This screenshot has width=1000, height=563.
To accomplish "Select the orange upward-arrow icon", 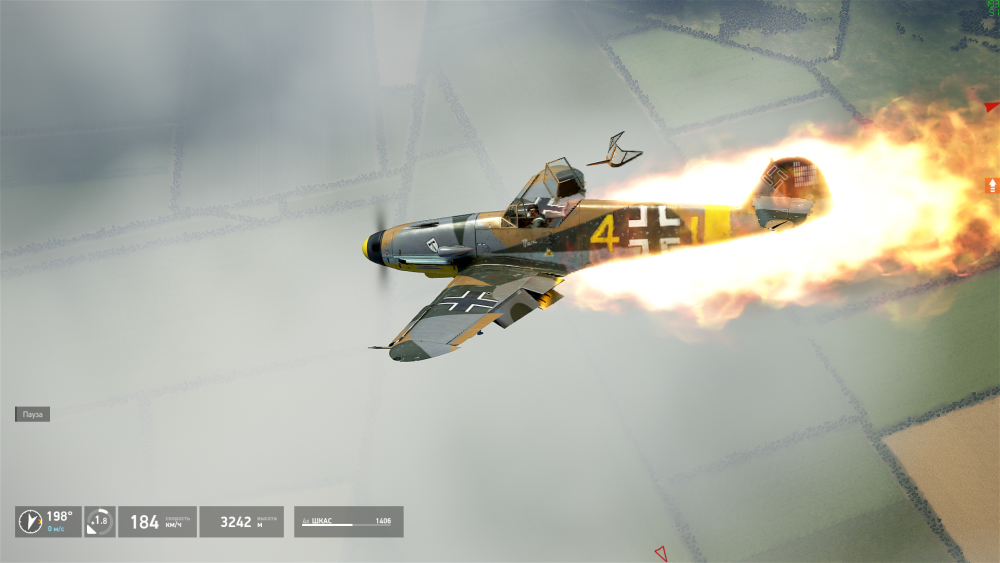I will (992, 185).
